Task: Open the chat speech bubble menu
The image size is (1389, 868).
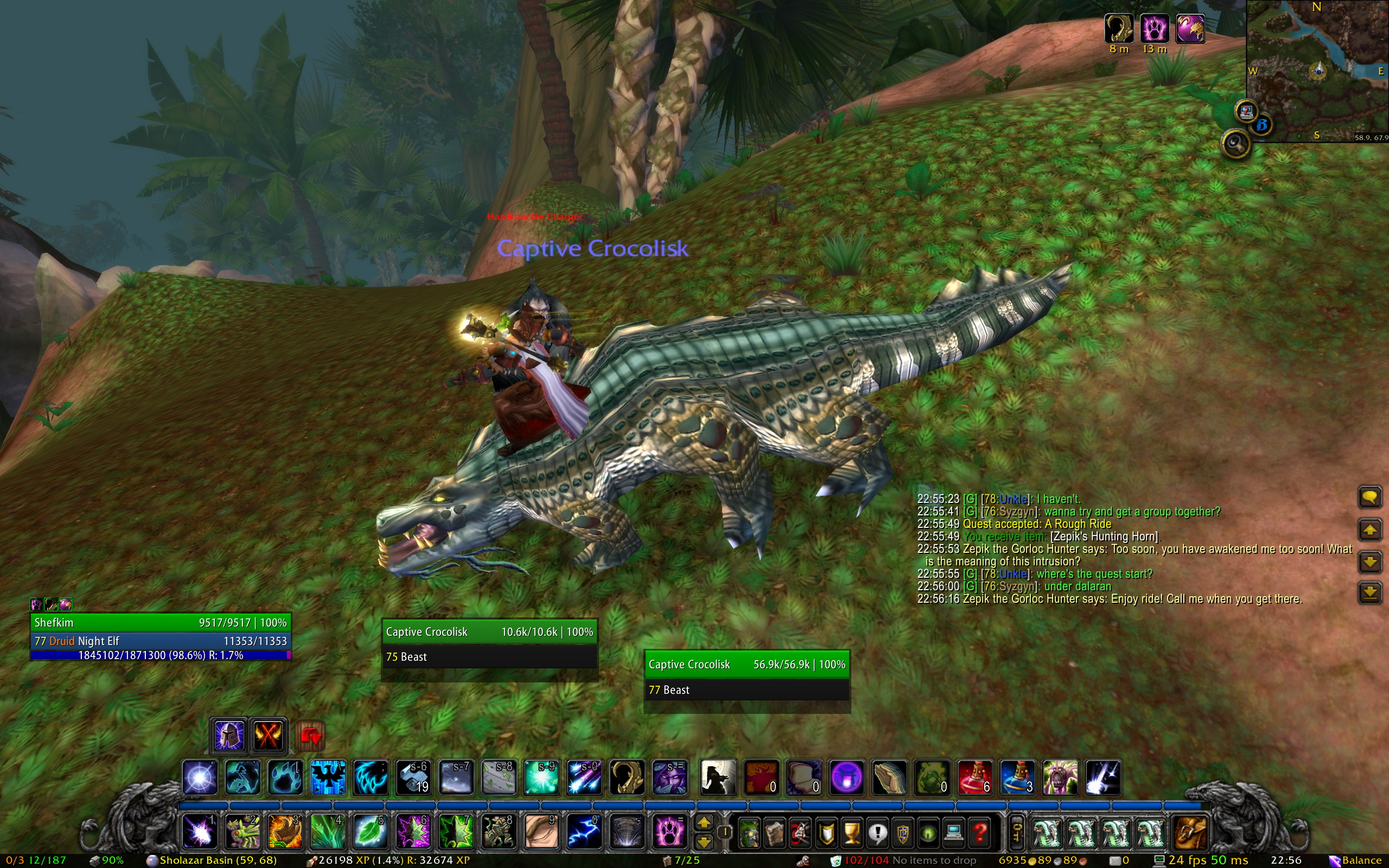Action: pos(1369,497)
